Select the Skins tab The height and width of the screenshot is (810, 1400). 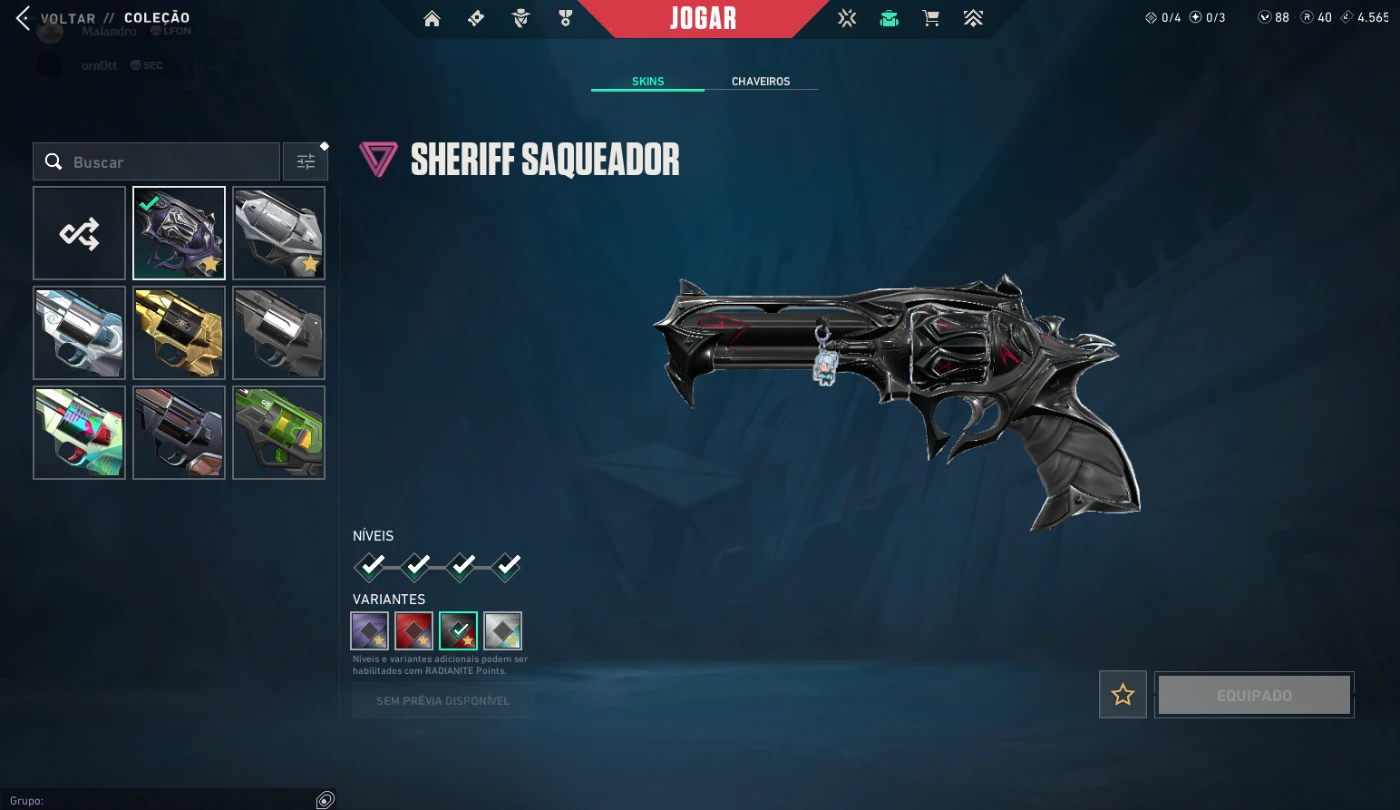(x=648, y=81)
